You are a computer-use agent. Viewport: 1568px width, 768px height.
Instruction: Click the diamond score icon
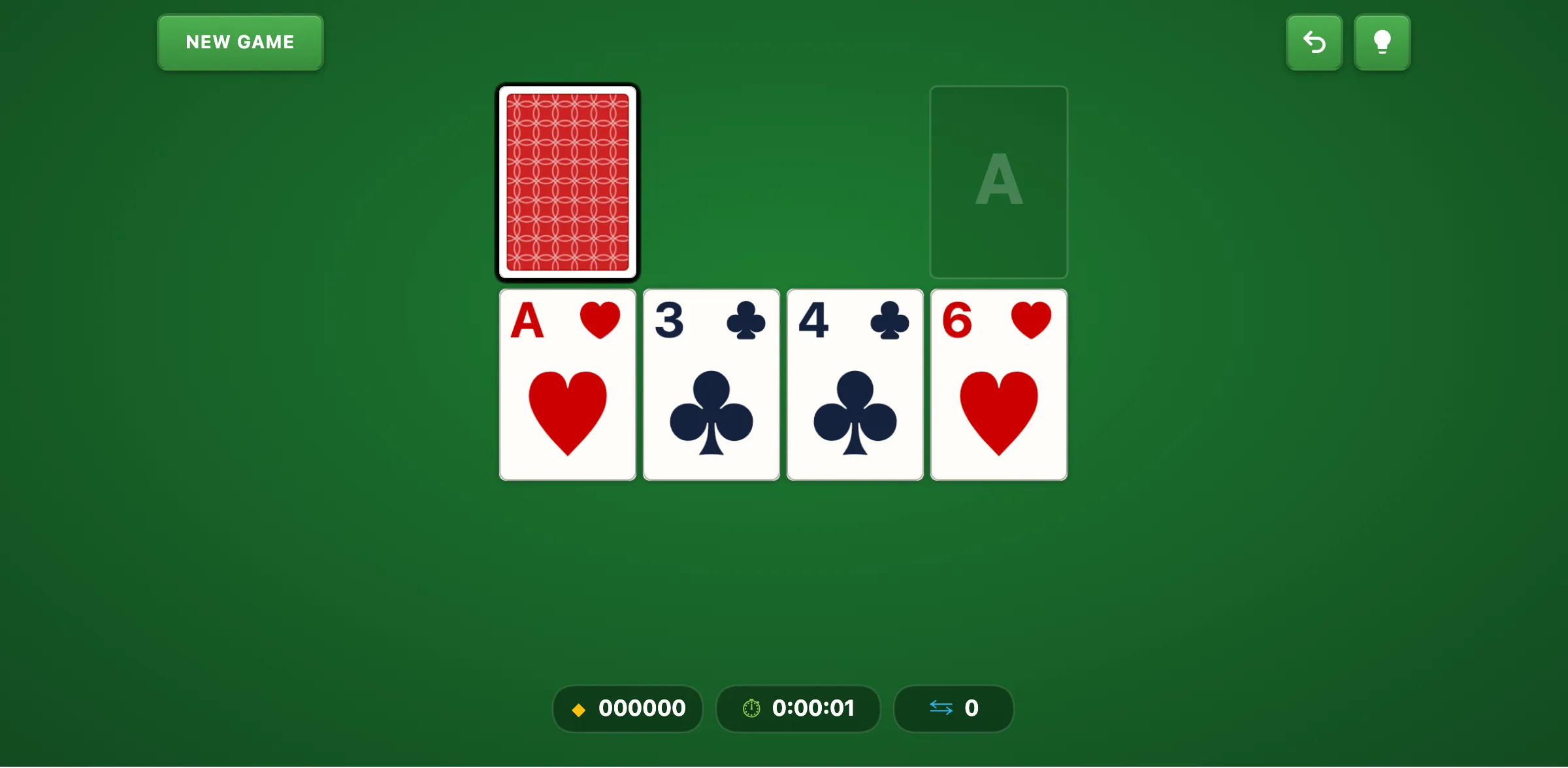[579, 709]
